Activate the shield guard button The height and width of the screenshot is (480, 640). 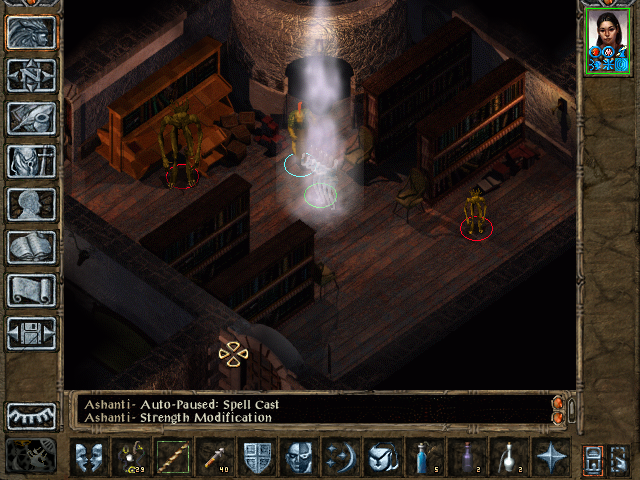click(x=258, y=457)
